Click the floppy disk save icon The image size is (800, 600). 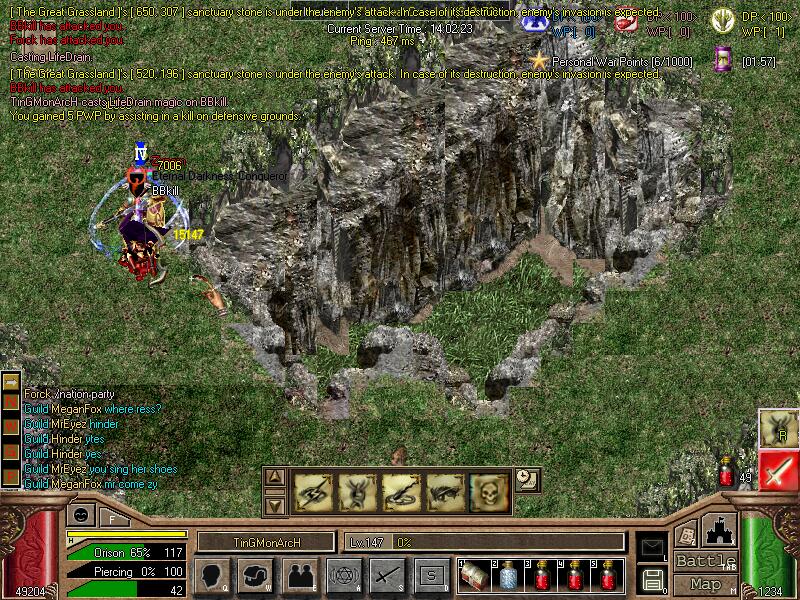pyautogui.click(x=652, y=579)
